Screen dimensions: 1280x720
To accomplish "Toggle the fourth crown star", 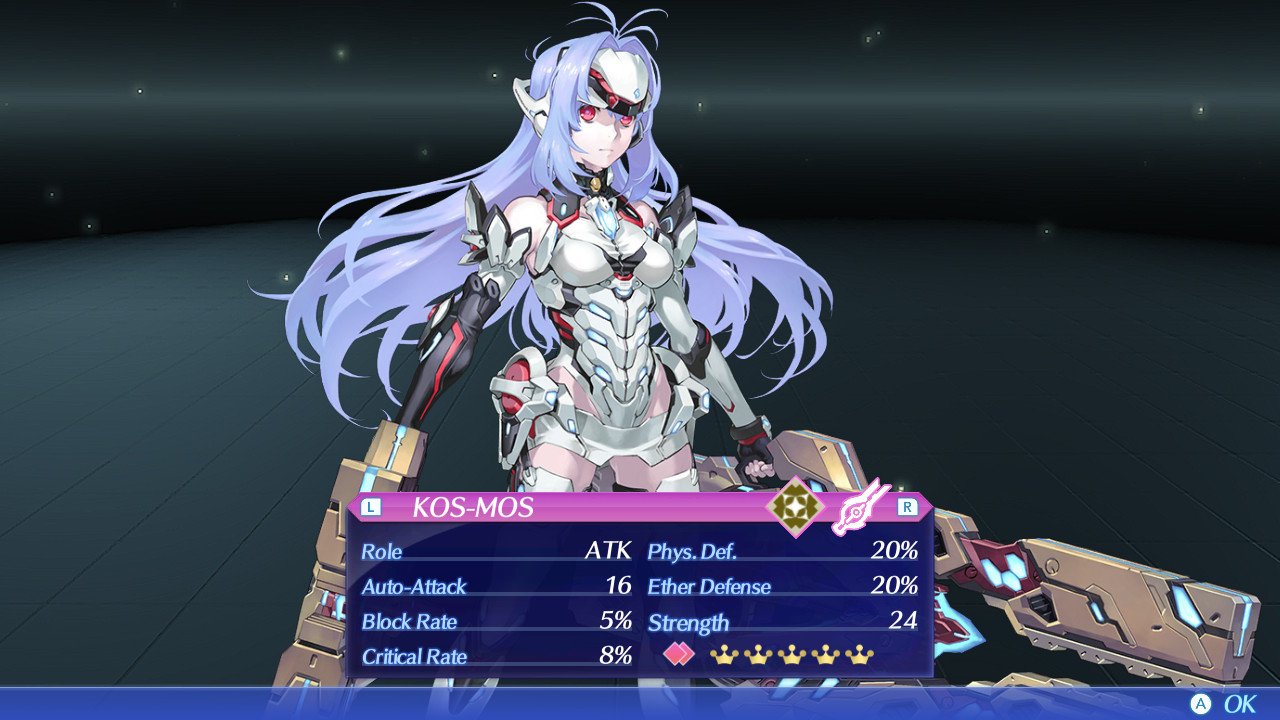I will pyautogui.click(x=825, y=655).
